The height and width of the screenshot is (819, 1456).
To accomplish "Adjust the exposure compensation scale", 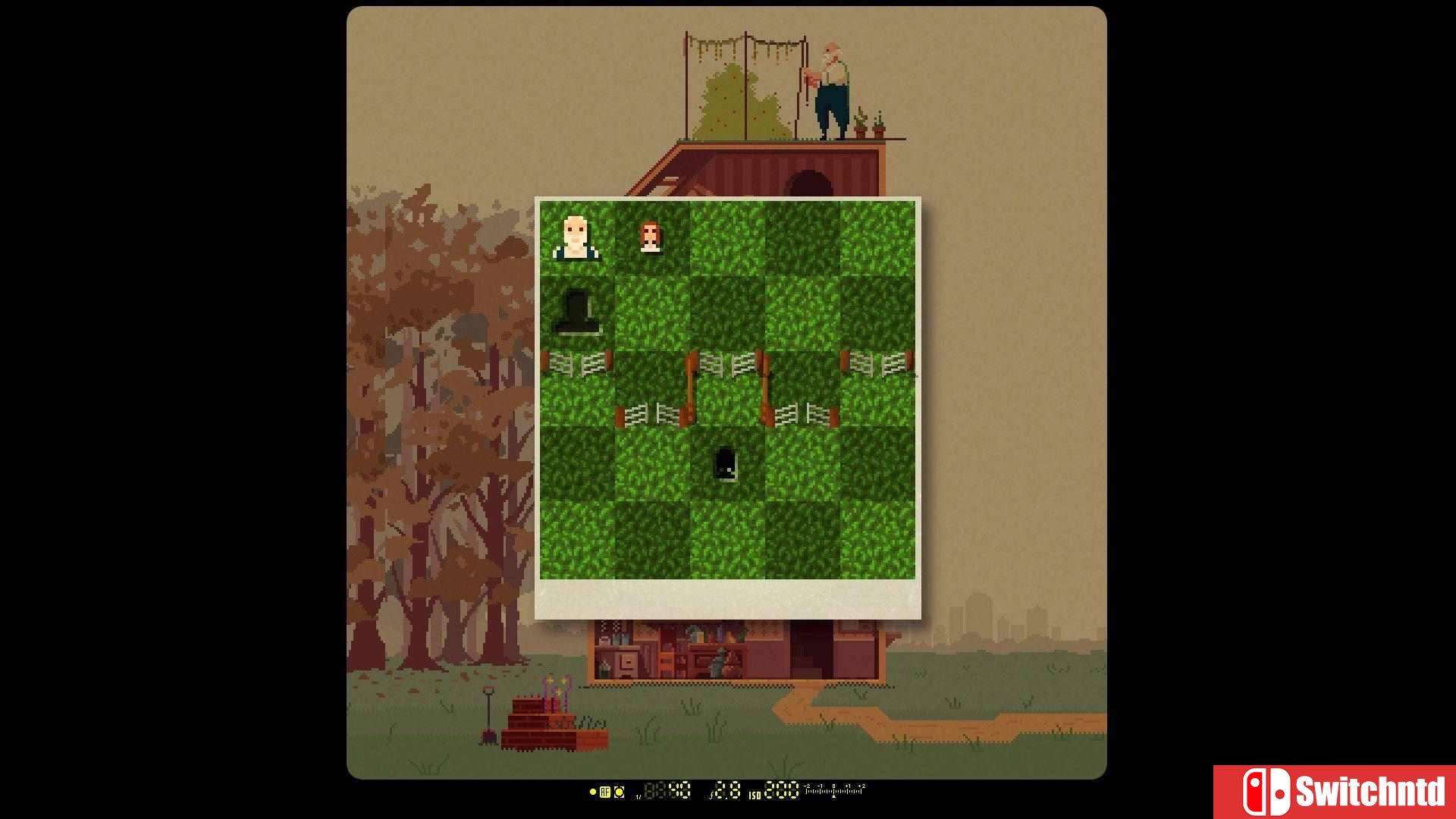I will (x=833, y=792).
